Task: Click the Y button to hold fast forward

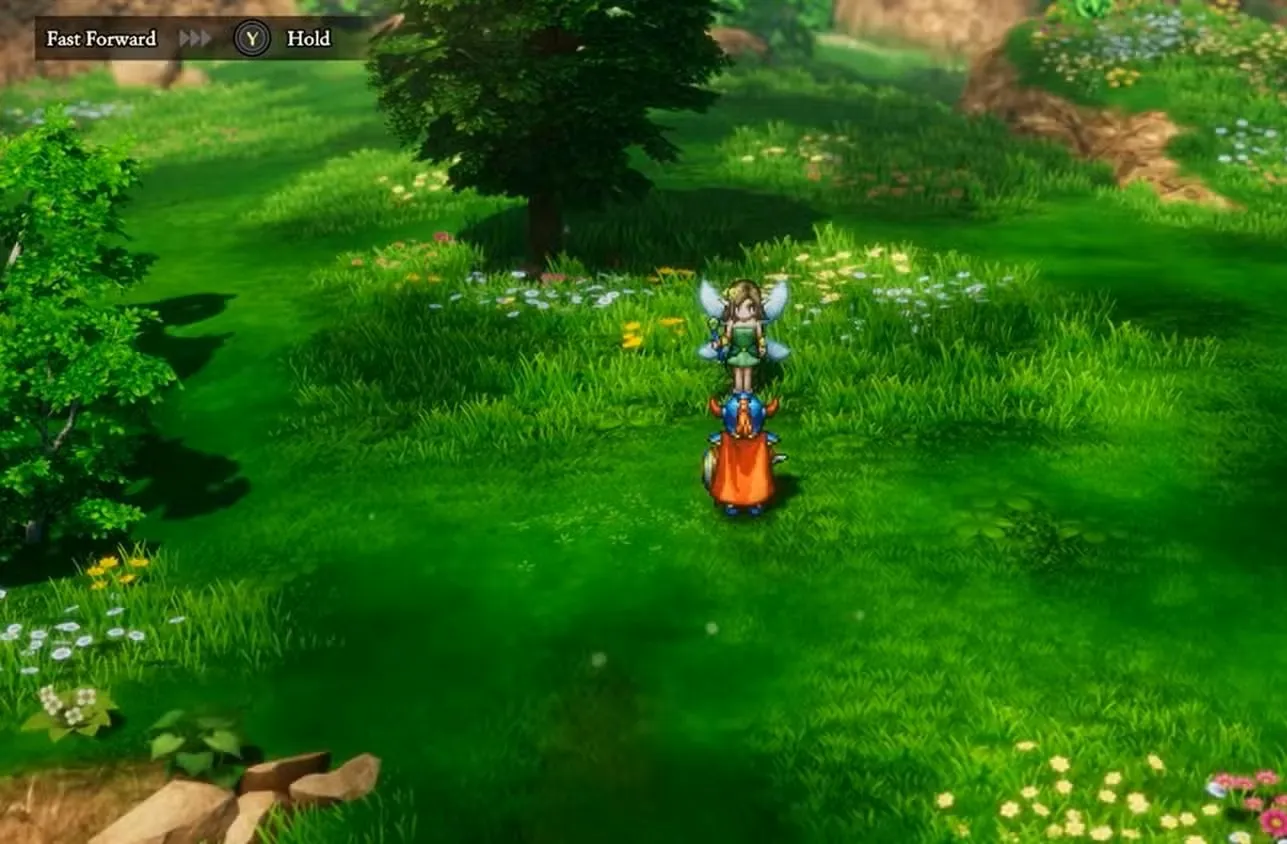Action: (253, 38)
